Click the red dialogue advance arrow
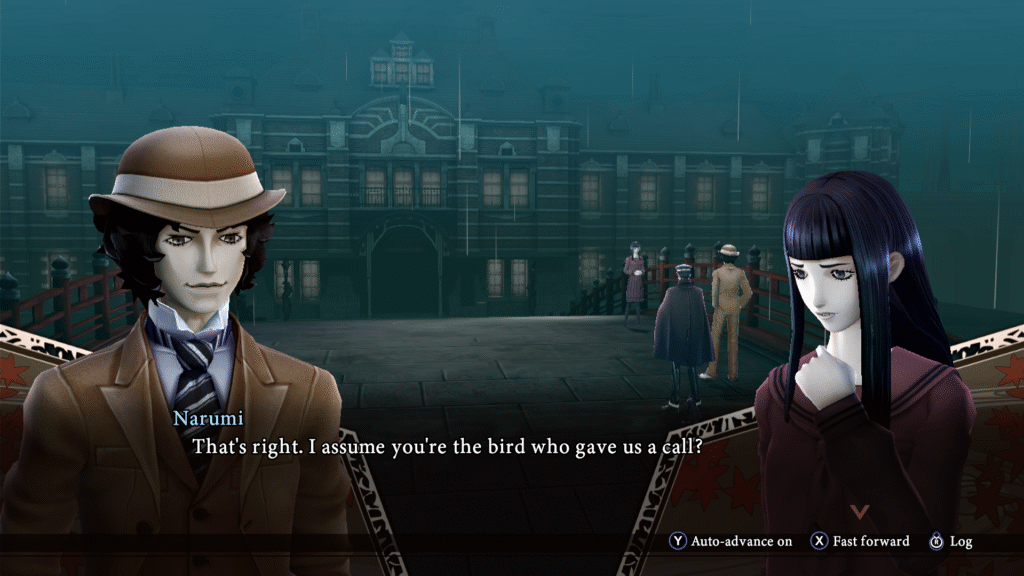This screenshot has height=576, width=1024. point(859,511)
